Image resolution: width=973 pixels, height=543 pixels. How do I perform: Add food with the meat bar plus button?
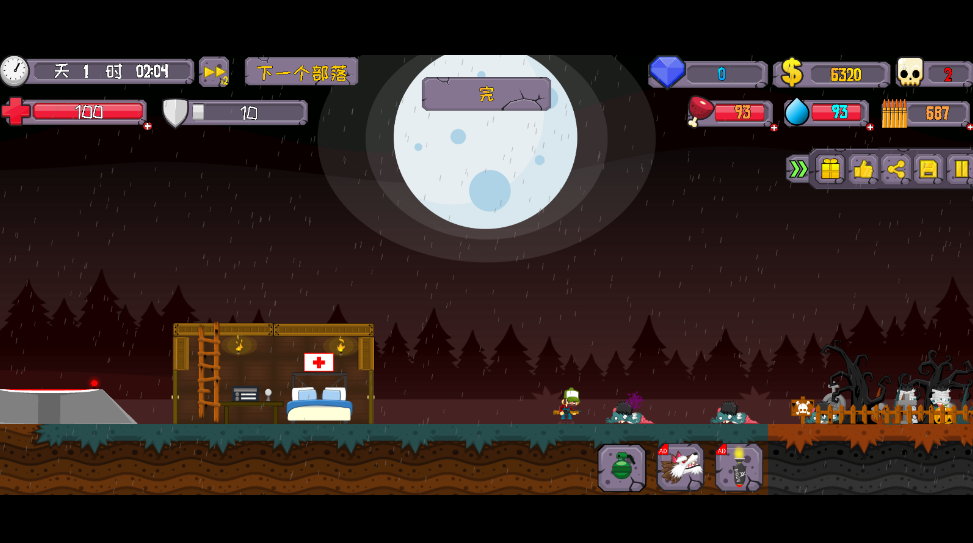point(773,127)
